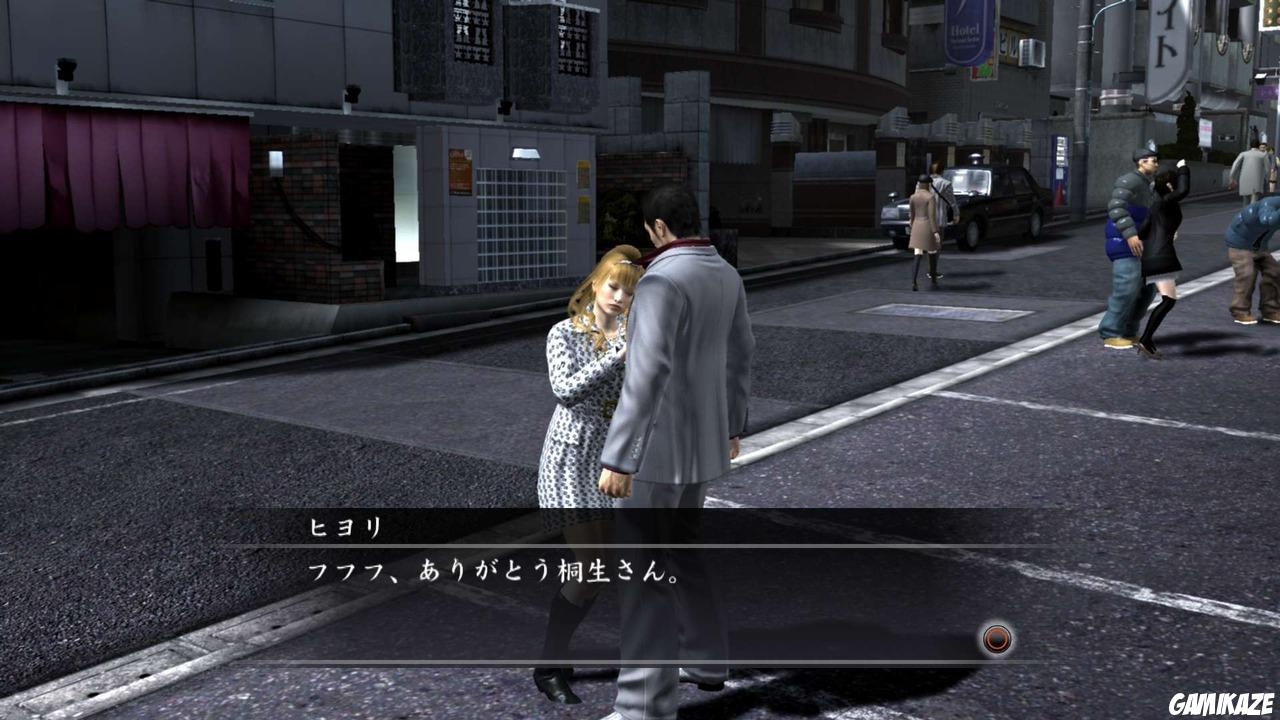The height and width of the screenshot is (720, 1280).
Task: Click the illuminated white wall sign
Action: [x=525, y=151]
